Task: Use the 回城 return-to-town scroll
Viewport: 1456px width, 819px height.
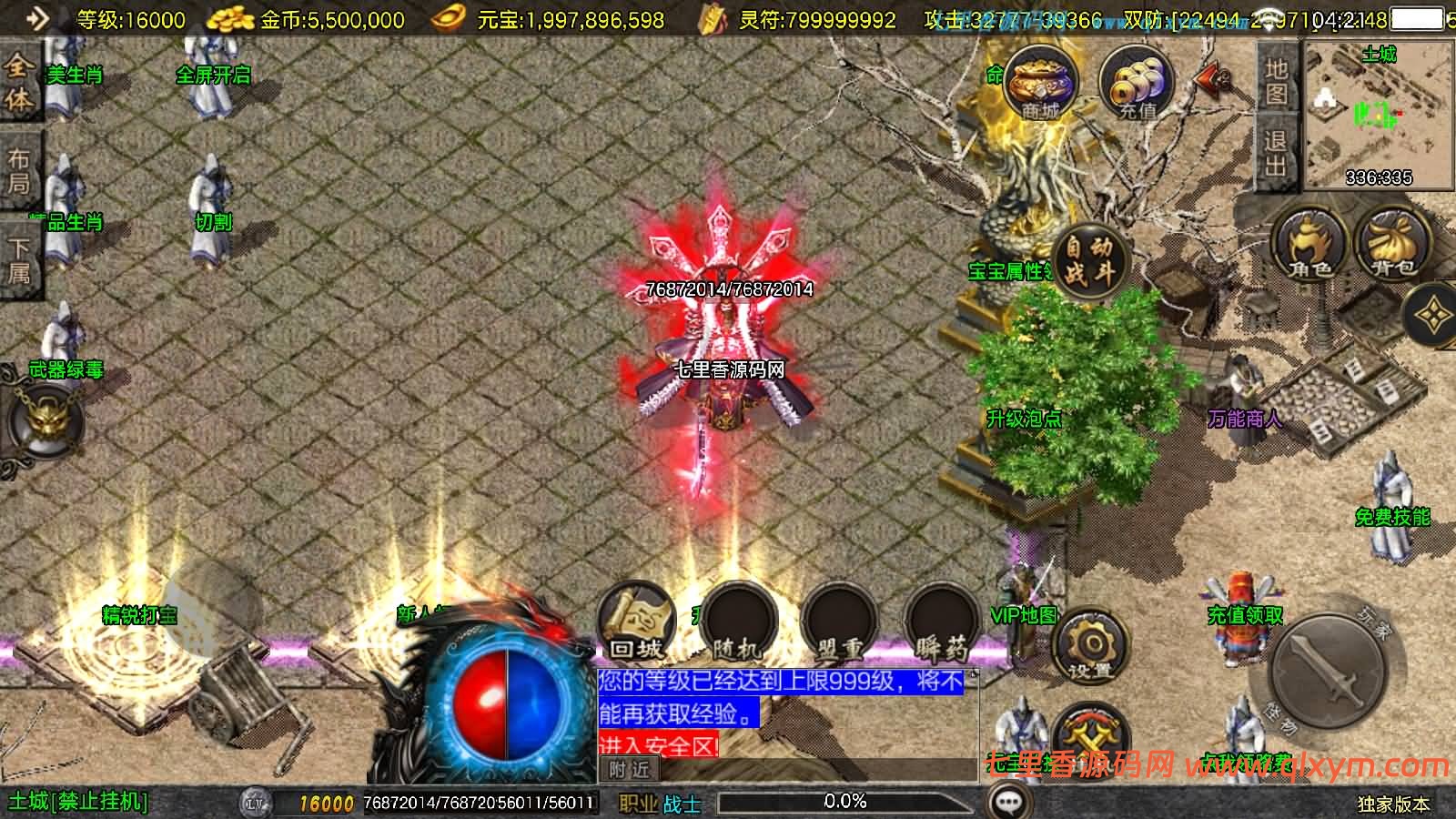Action: [x=636, y=622]
